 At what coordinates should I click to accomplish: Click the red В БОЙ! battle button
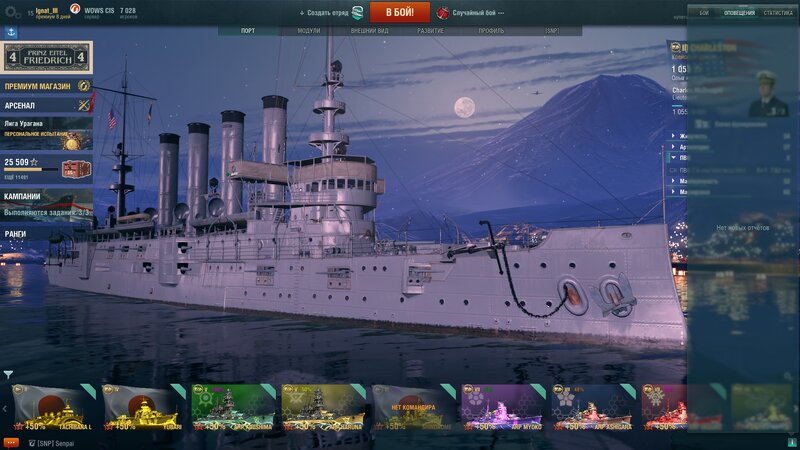pos(400,12)
